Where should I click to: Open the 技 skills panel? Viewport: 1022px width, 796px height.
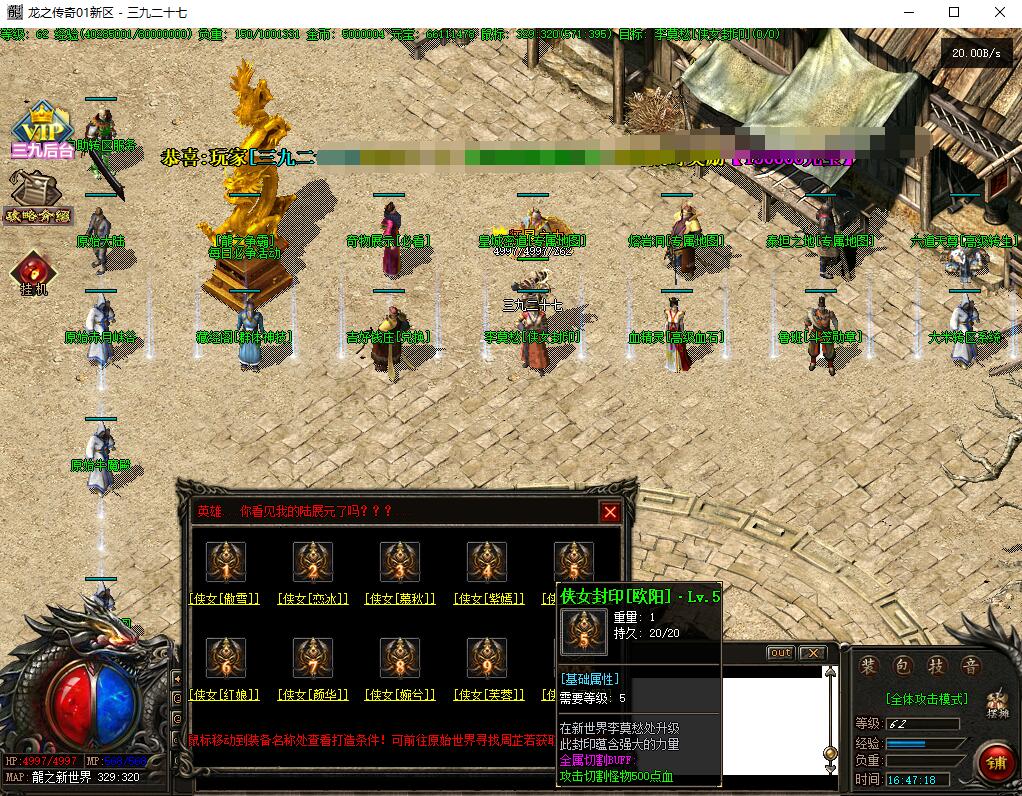pos(937,667)
